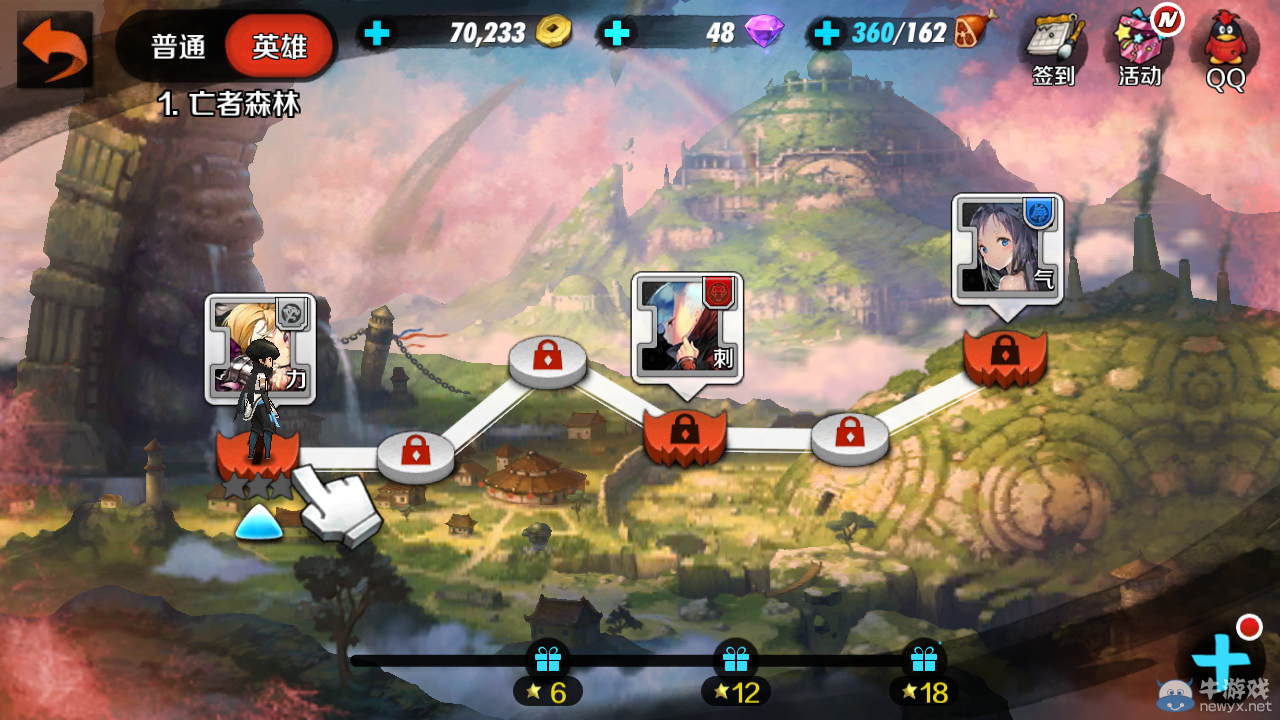Go back with the orange arrow button
1280x720 pixels.
[x=54, y=49]
